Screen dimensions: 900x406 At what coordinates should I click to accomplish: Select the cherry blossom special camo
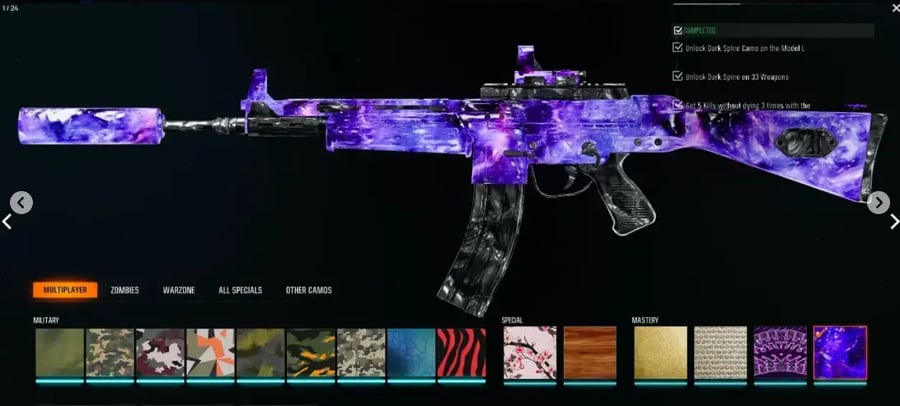click(x=528, y=352)
